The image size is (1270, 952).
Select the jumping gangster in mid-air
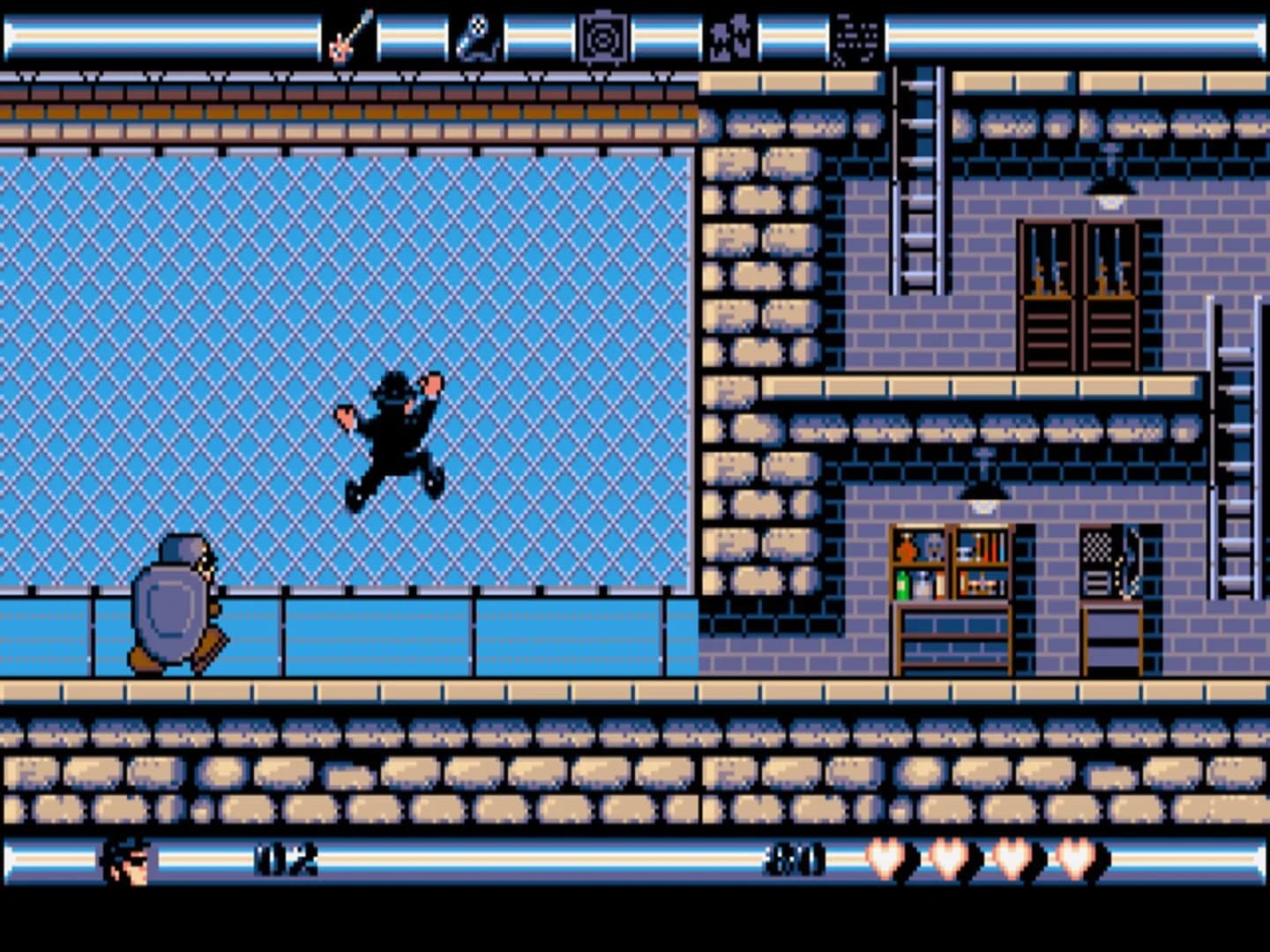(x=394, y=436)
